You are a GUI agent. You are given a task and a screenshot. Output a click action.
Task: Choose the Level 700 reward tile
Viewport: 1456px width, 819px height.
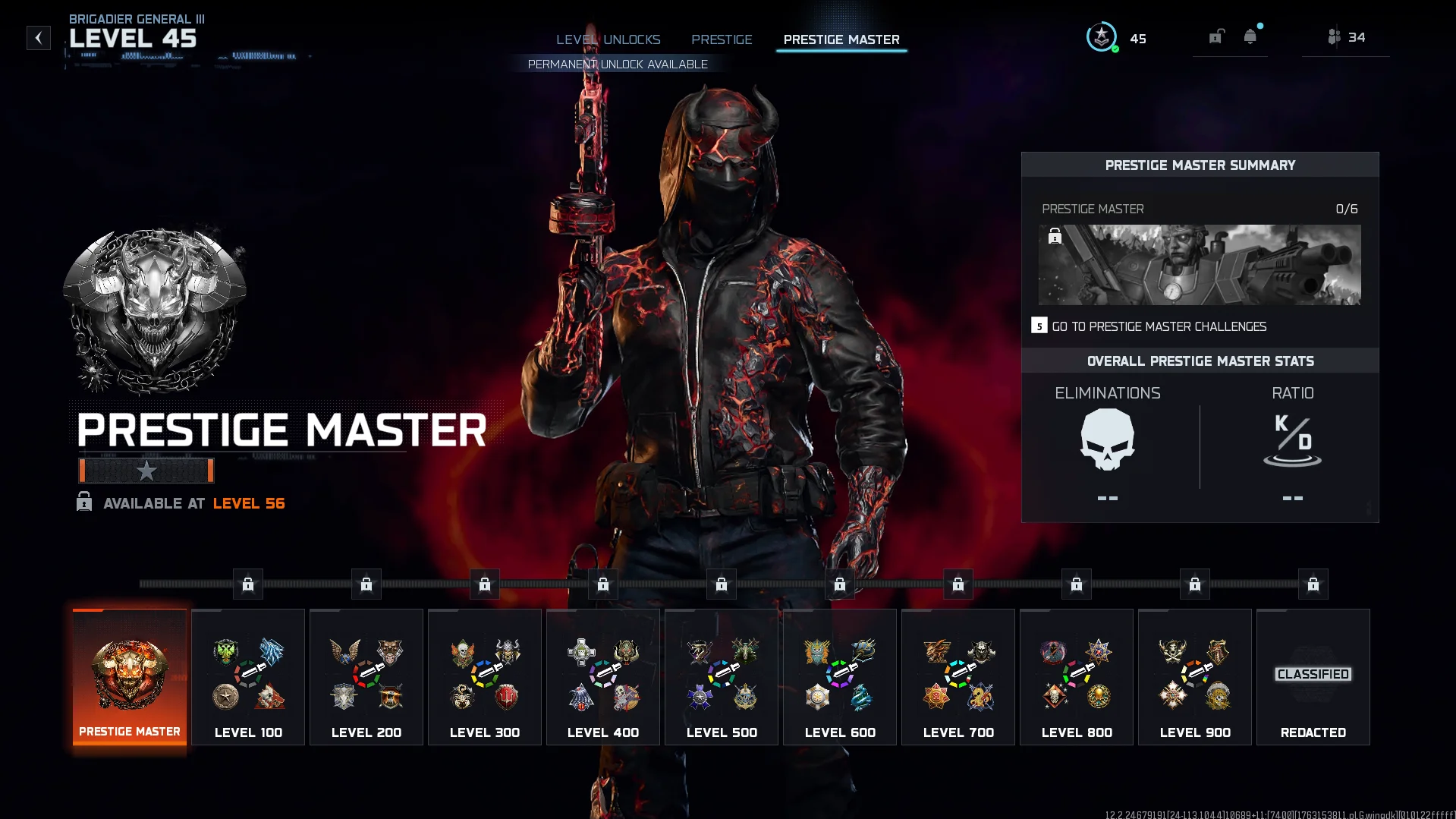tap(958, 677)
